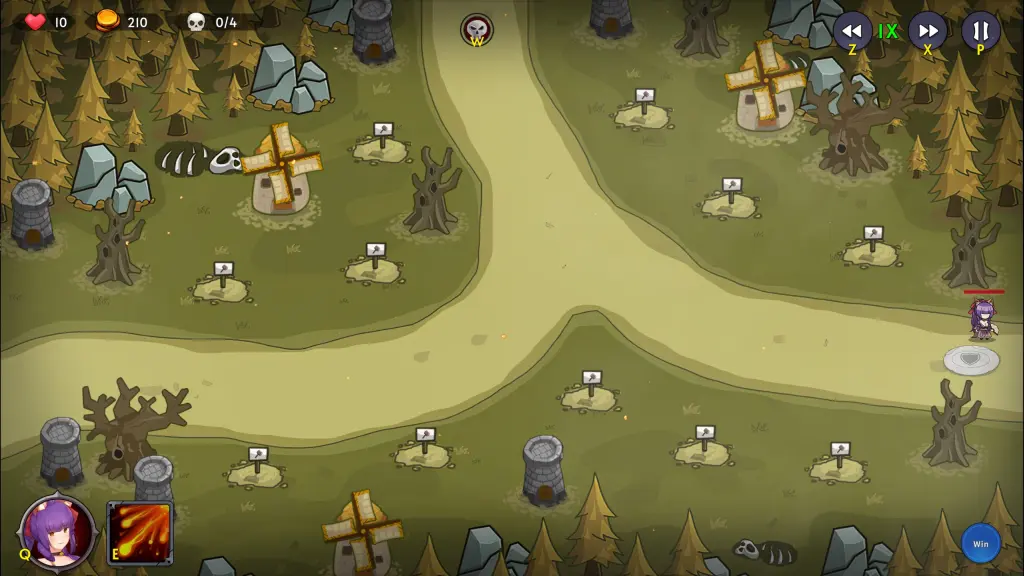1024x576 pixels.
Task: Speed up the game with fast-forward button
Action: click(x=927, y=29)
